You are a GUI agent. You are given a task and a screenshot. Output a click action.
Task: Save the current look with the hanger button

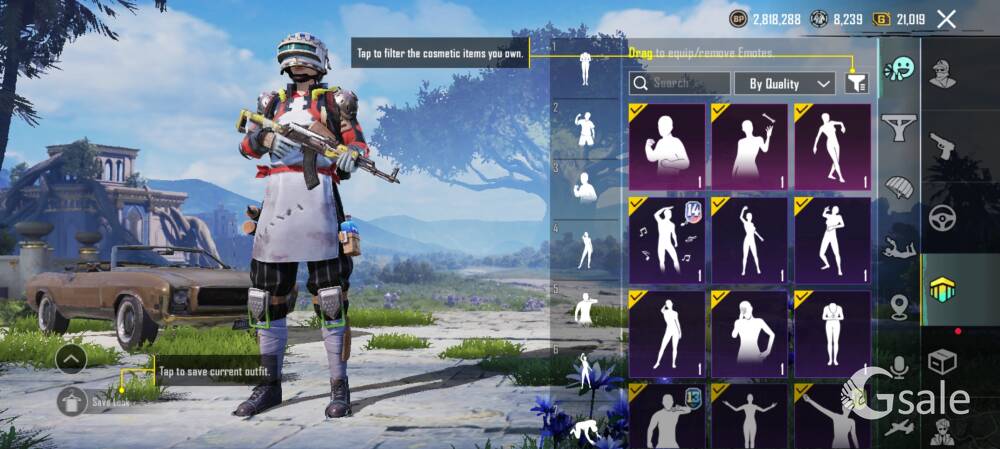(72, 401)
